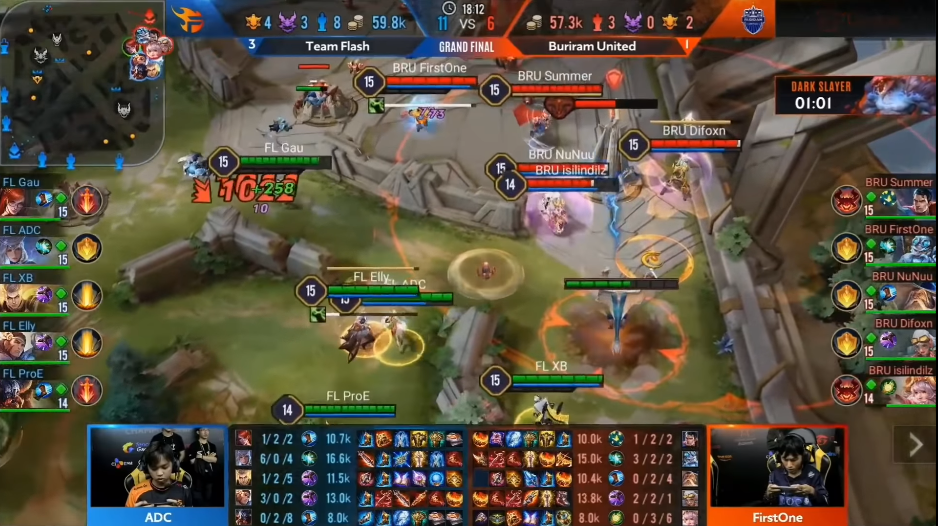Image resolution: width=938 pixels, height=526 pixels.
Task: Open the ADC player camera feed
Action: pos(157,470)
